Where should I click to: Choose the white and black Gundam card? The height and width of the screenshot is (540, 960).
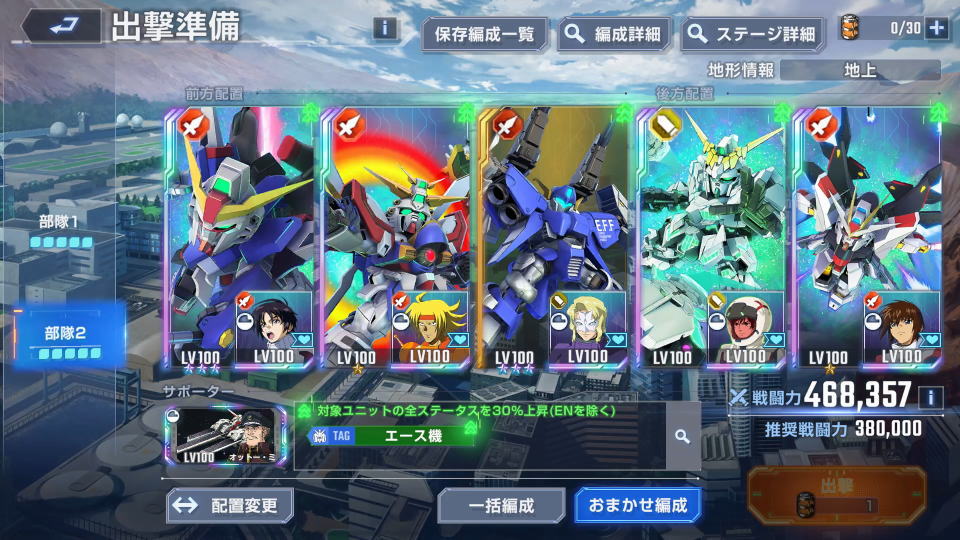[866, 238]
